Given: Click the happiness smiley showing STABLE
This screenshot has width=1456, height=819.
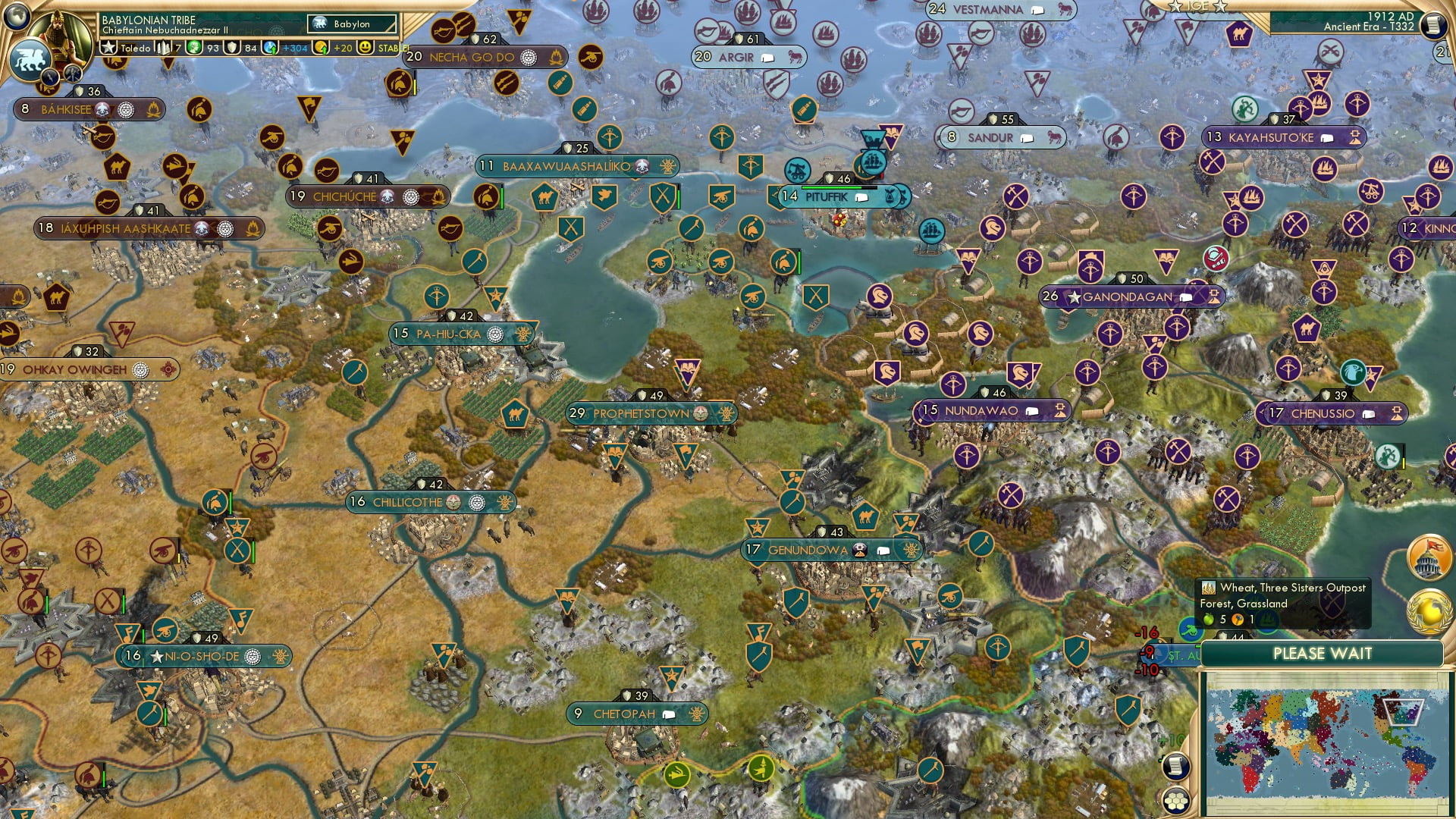Looking at the screenshot, I should [364, 47].
